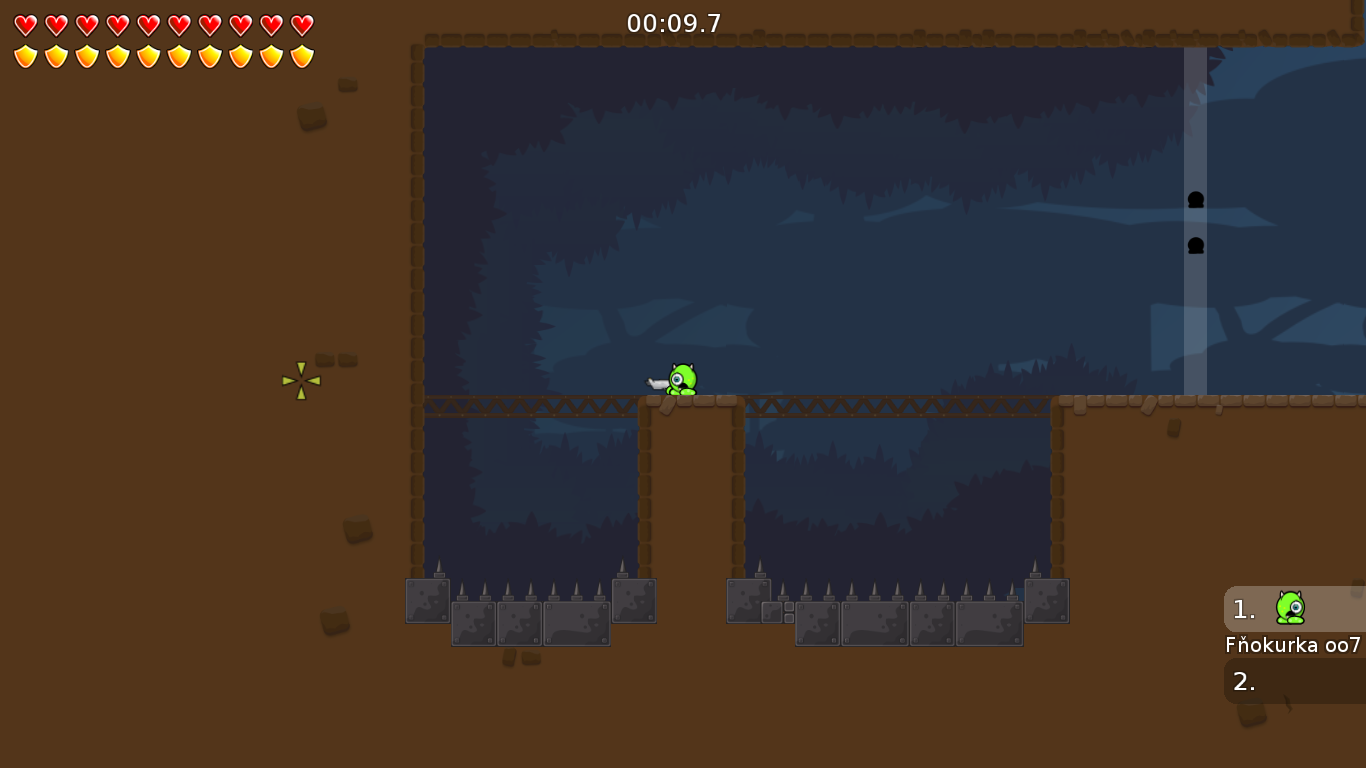Select the player name Fňokurka oo7

click(1293, 645)
